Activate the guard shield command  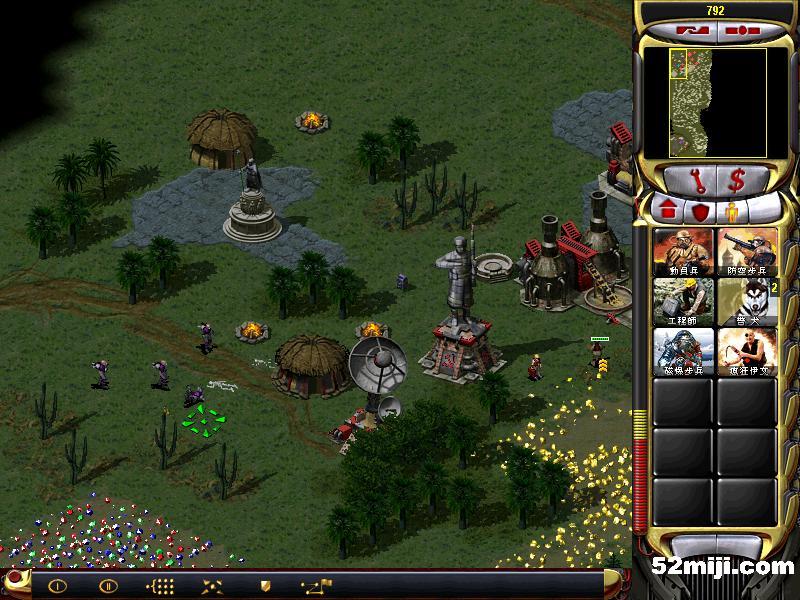(x=265, y=586)
